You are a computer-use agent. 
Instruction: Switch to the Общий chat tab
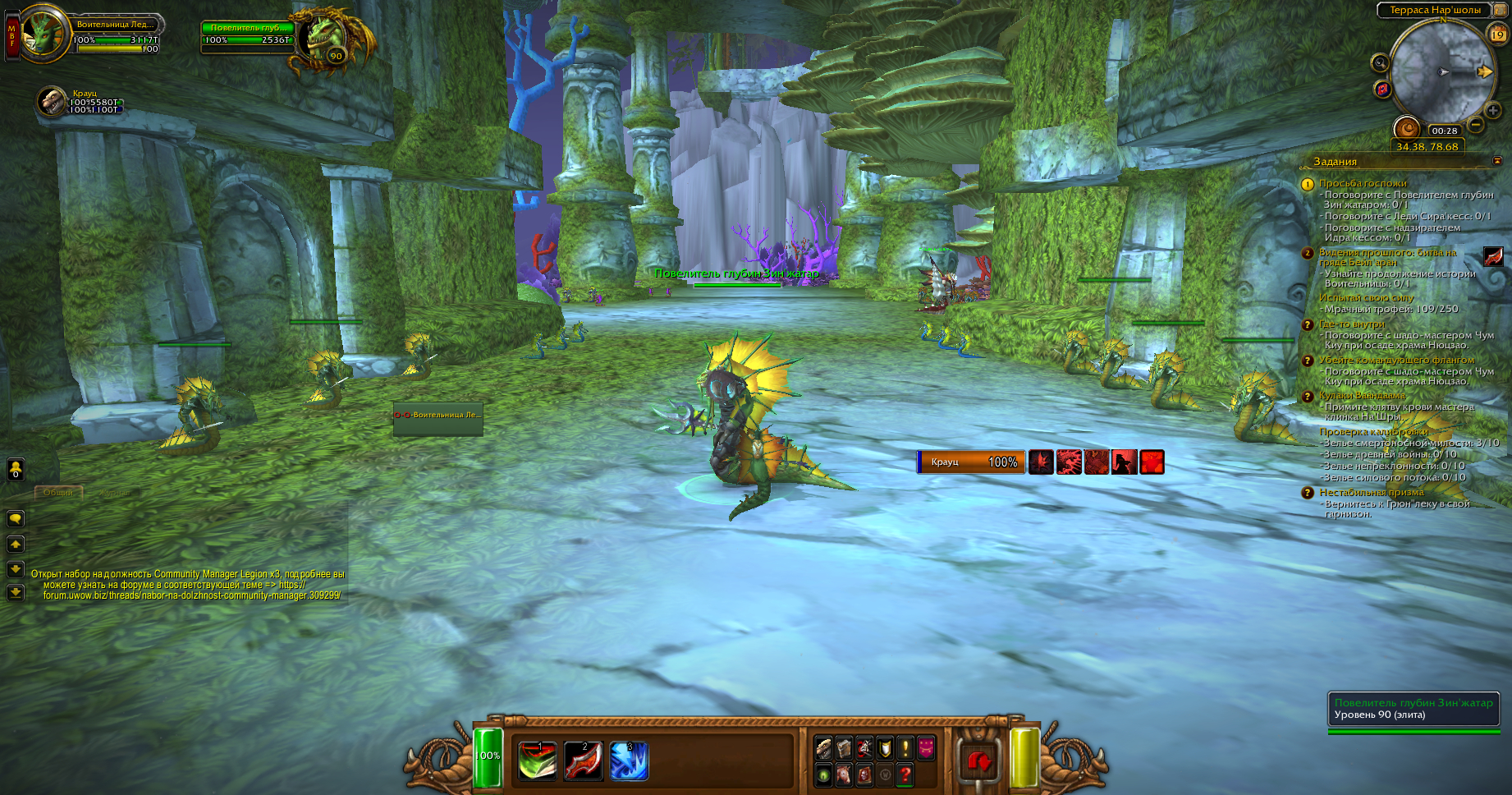58,493
